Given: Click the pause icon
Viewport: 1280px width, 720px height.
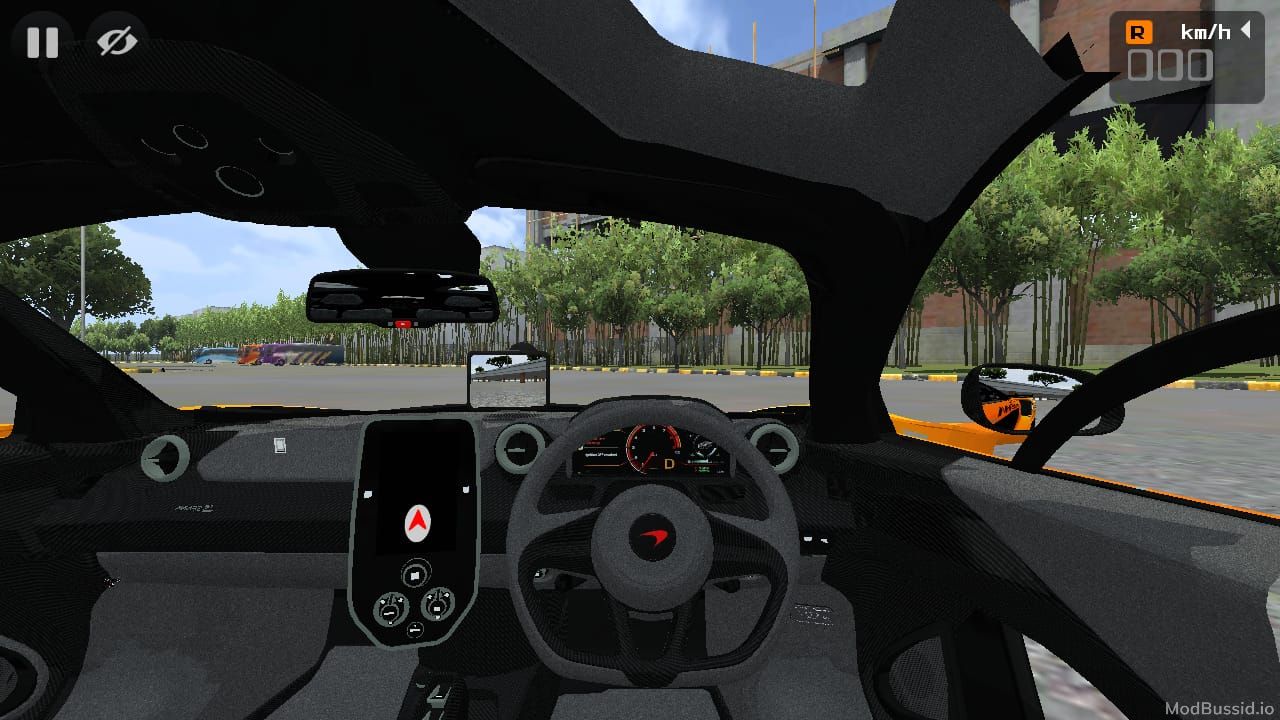Looking at the screenshot, I should click(x=42, y=42).
